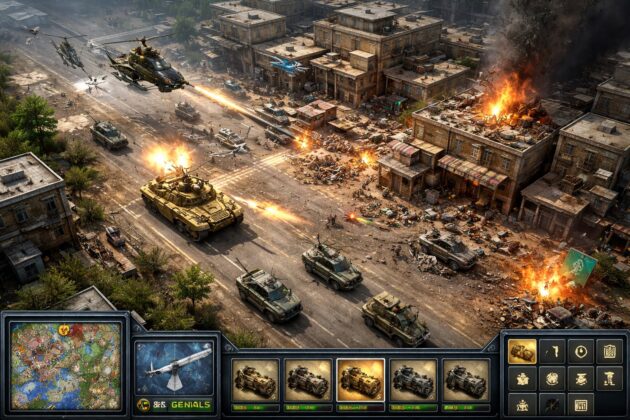Click the minimap in the bottom-left panel
The width and height of the screenshot is (630, 420).
coord(65,365)
